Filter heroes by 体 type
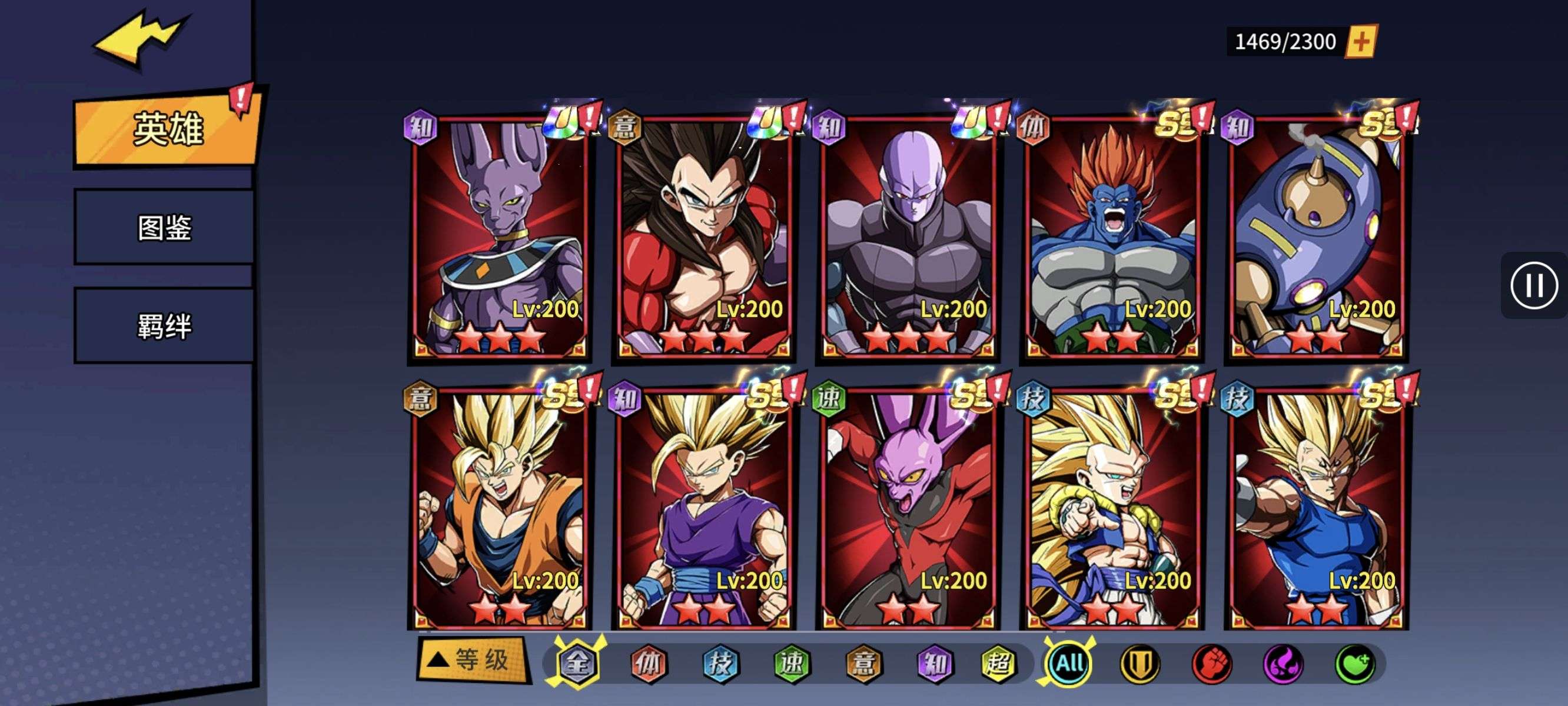Viewport: 1568px width, 706px height. [x=649, y=664]
